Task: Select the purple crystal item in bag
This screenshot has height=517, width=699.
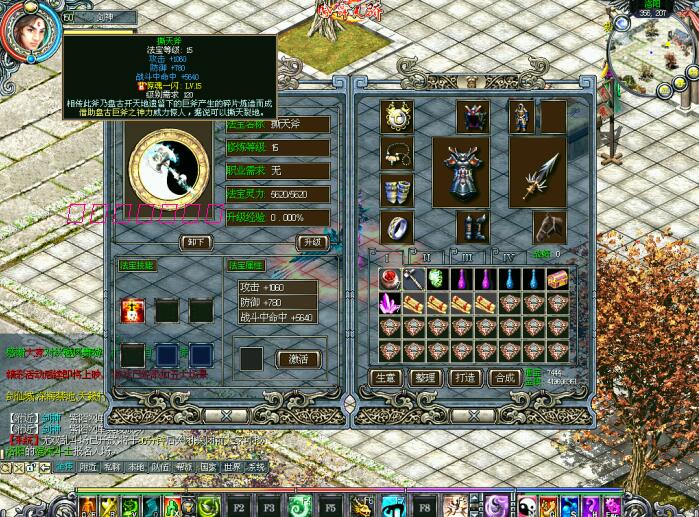Action: 387,303
